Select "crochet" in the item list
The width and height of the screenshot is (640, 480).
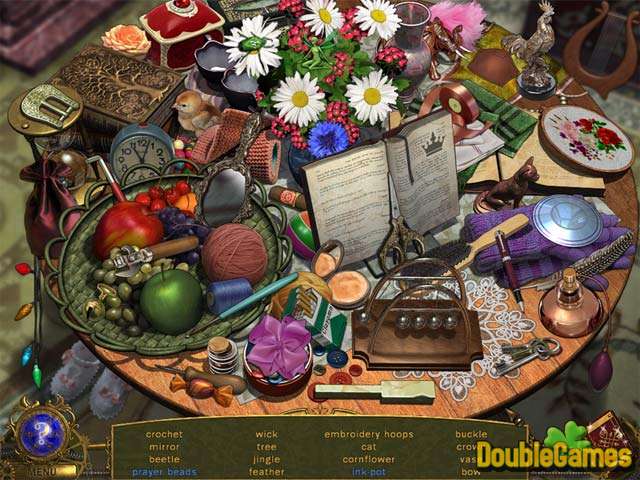[164, 434]
